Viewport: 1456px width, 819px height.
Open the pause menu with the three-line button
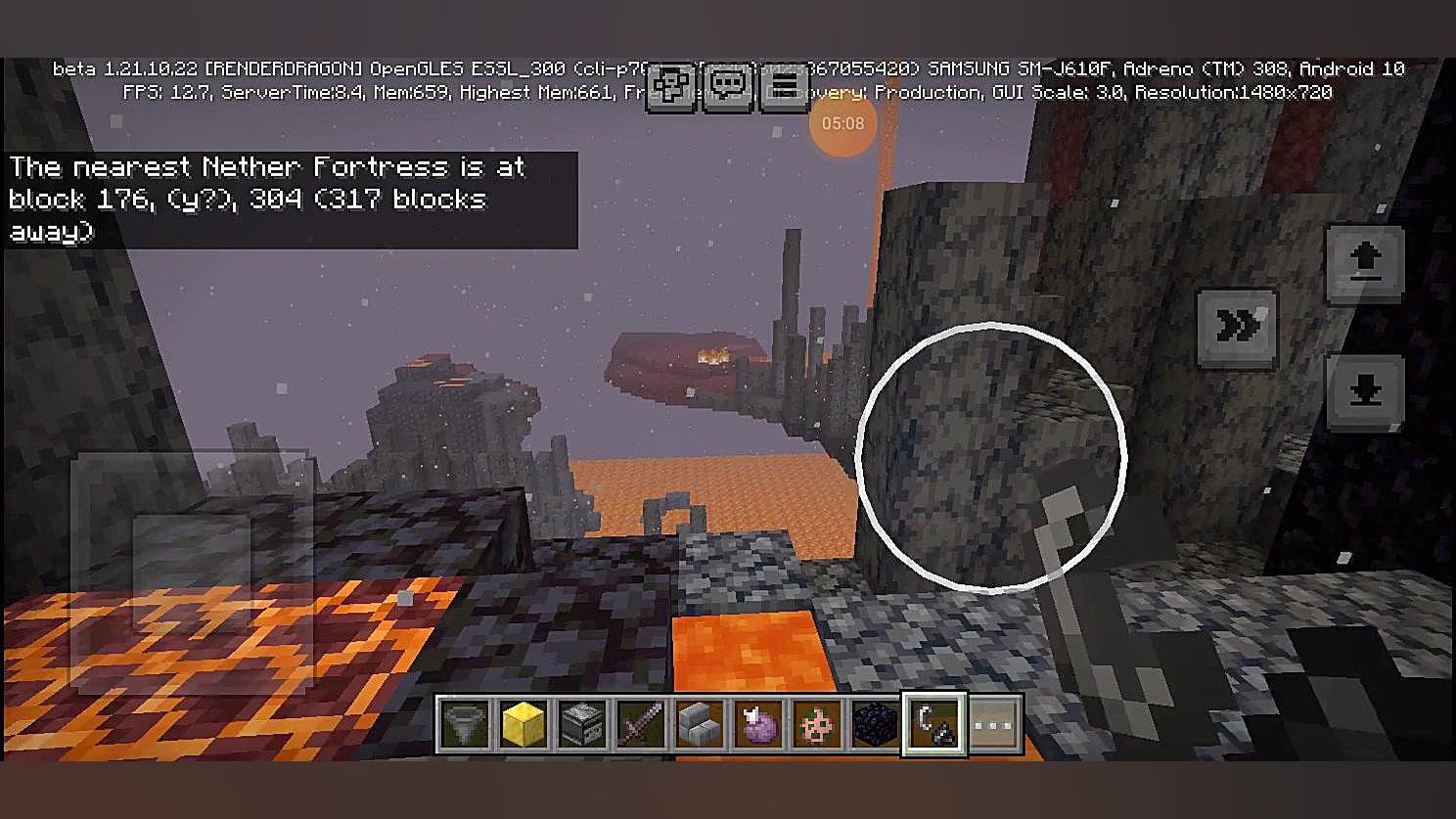pyautogui.click(x=784, y=87)
